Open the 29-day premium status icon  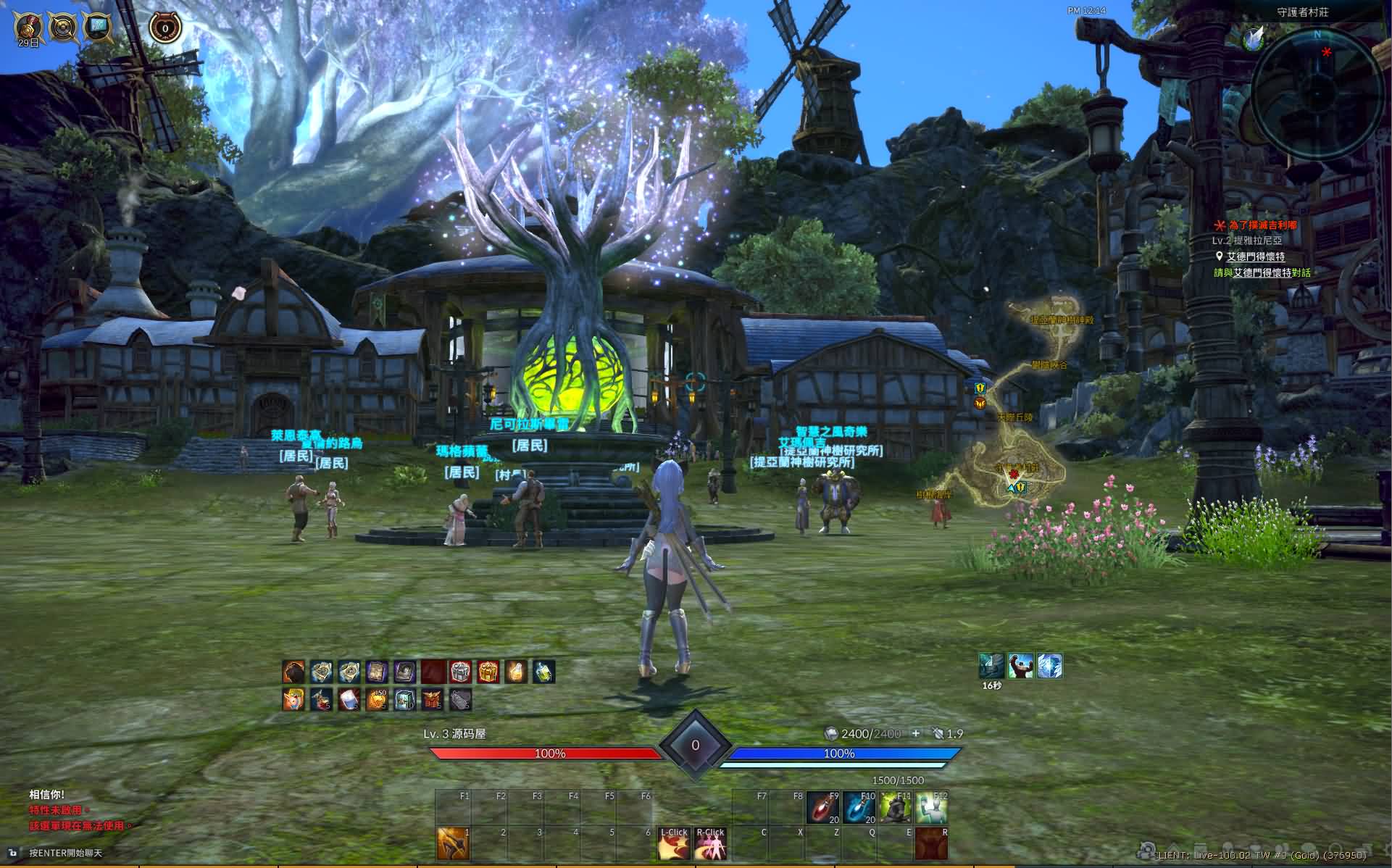pos(28,27)
